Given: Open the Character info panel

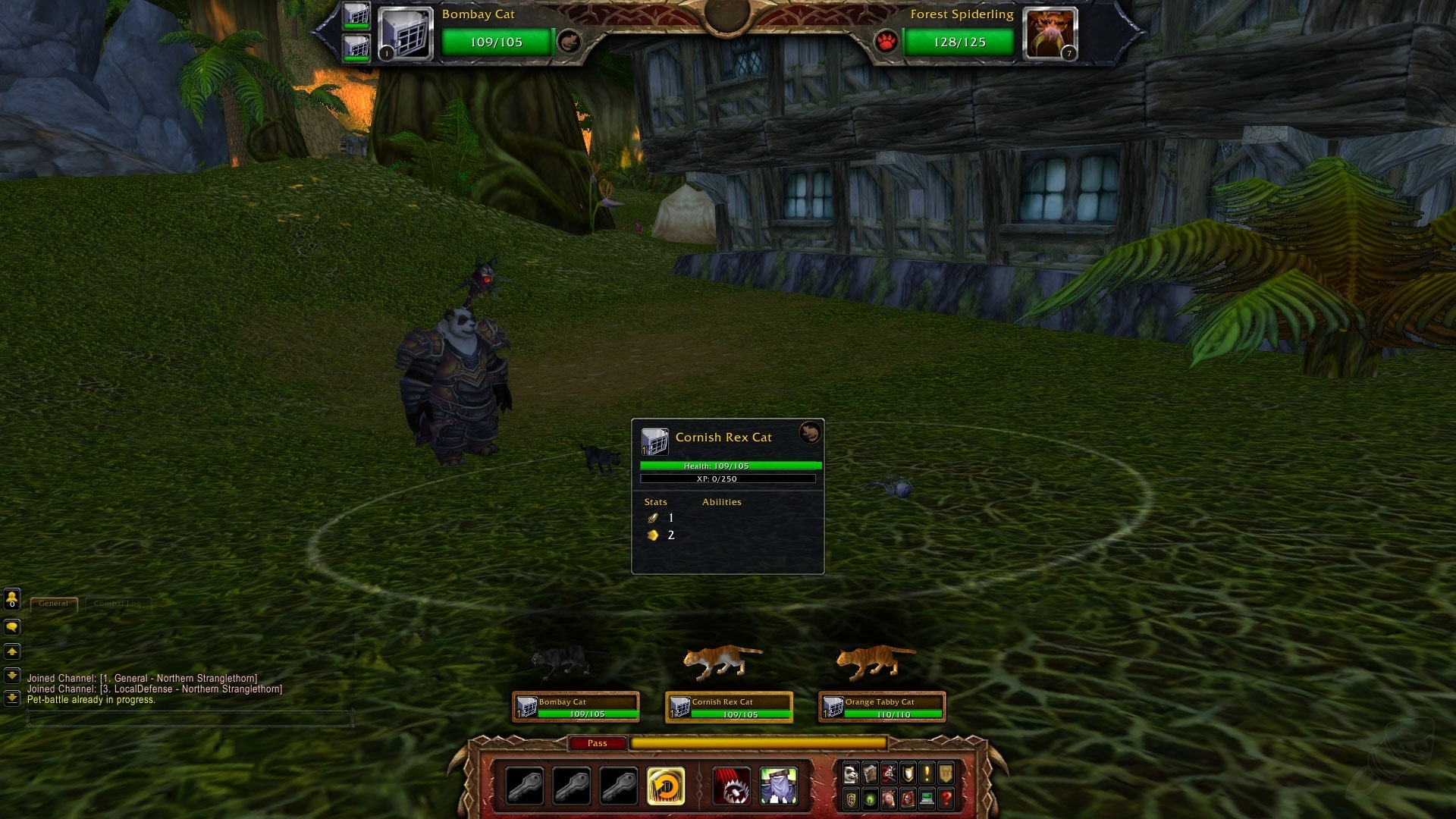Looking at the screenshot, I should [x=852, y=773].
